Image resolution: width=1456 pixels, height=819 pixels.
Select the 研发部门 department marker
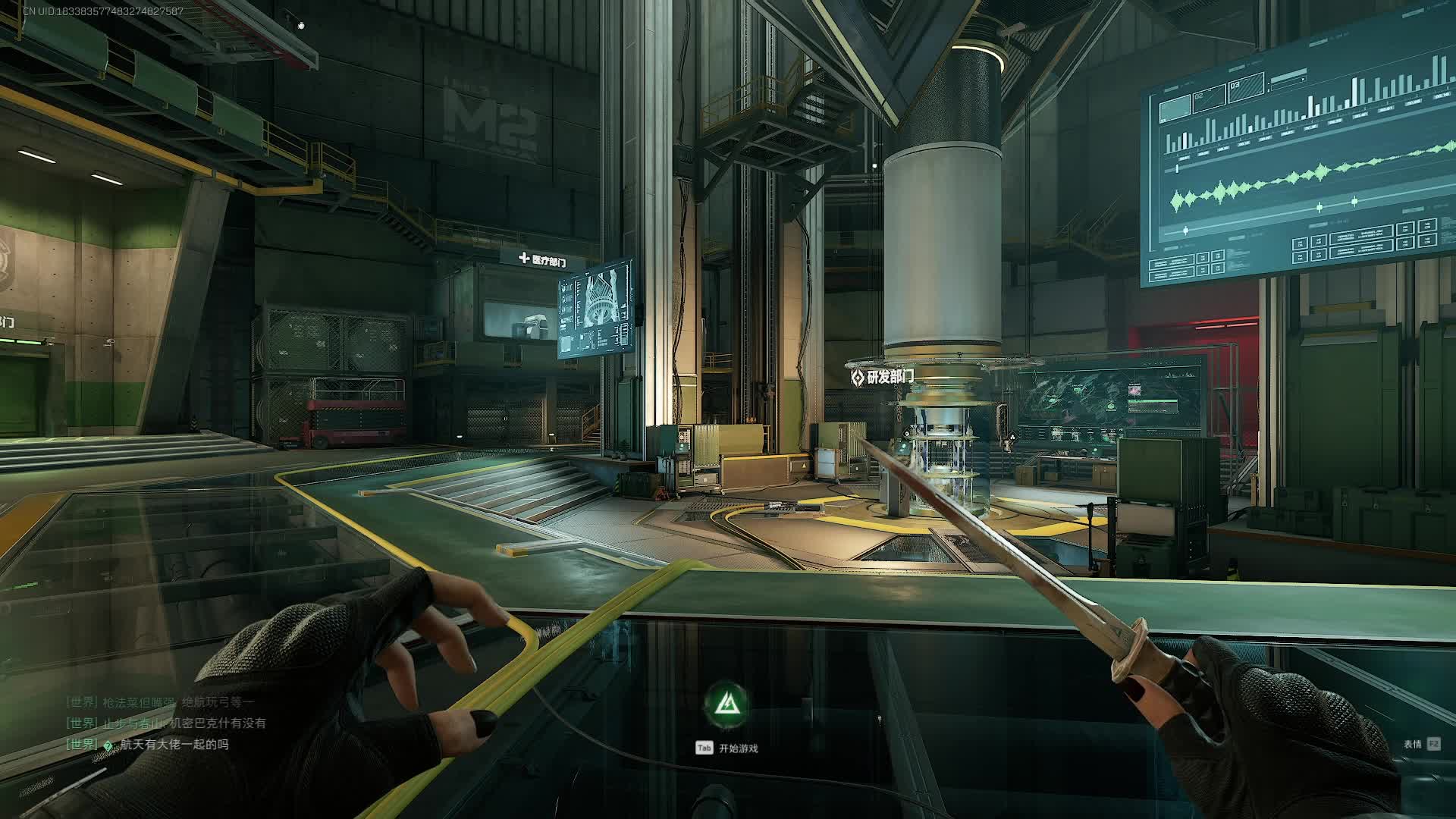pos(881,377)
